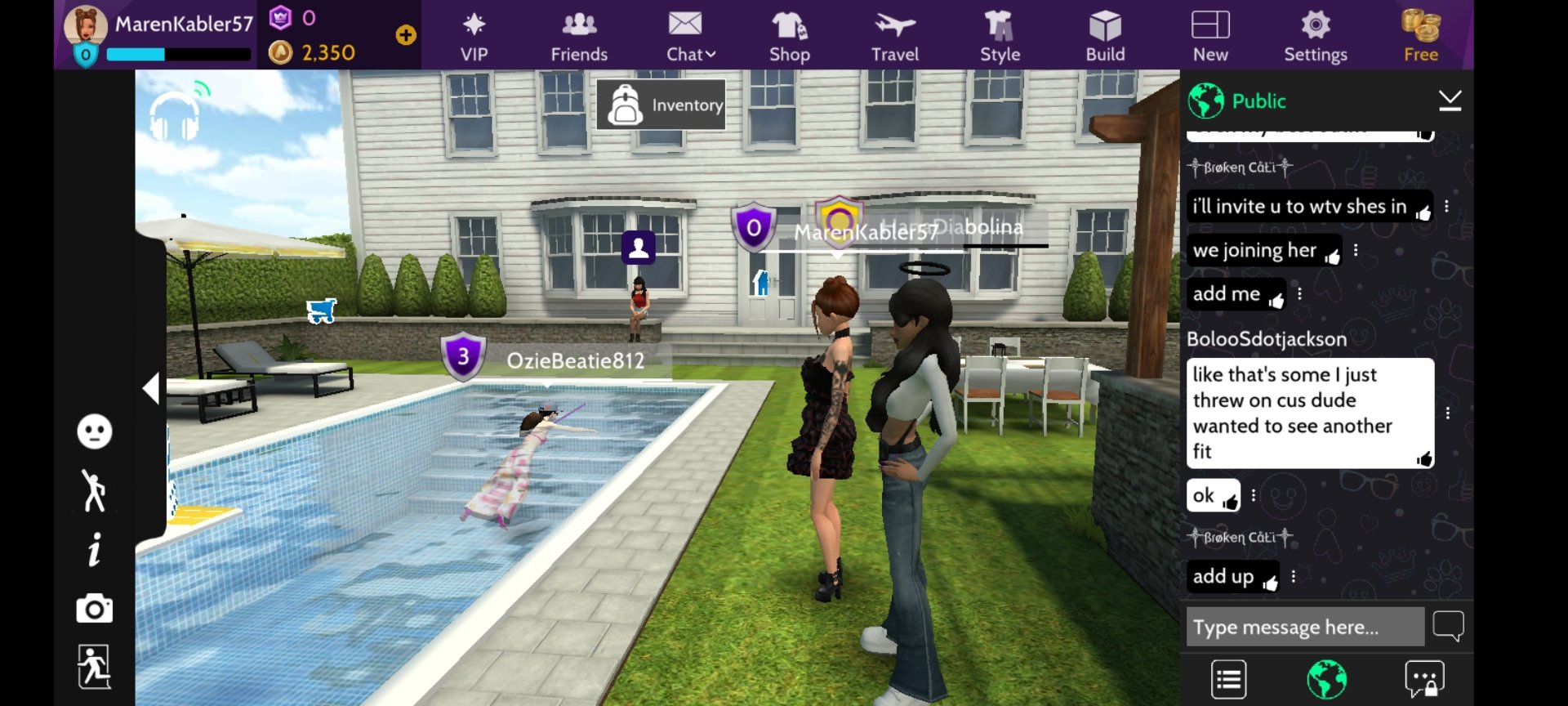Collapse the left side panel arrow
This screenshot has height=706, width=1568.
pyautogui.click(x=151, y=388)
